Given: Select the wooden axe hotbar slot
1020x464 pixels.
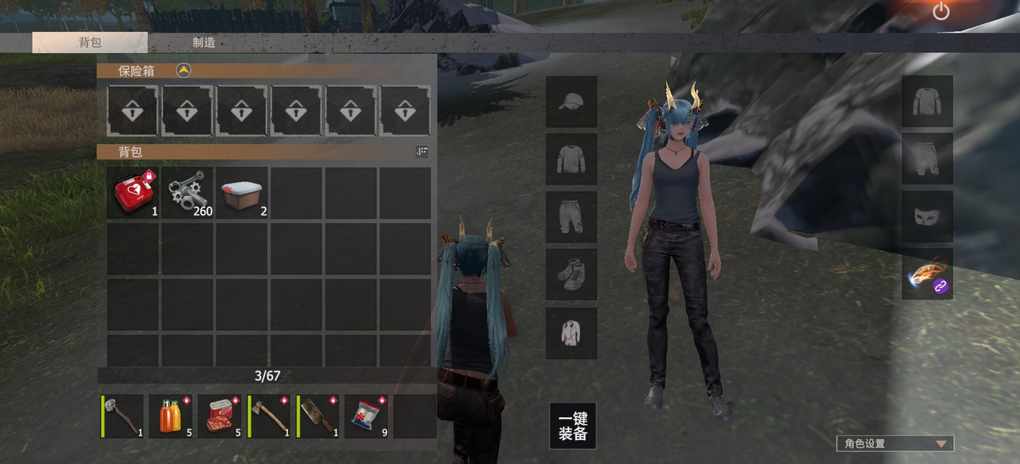Looking at the screenshot, I should [x=270, y=415].
